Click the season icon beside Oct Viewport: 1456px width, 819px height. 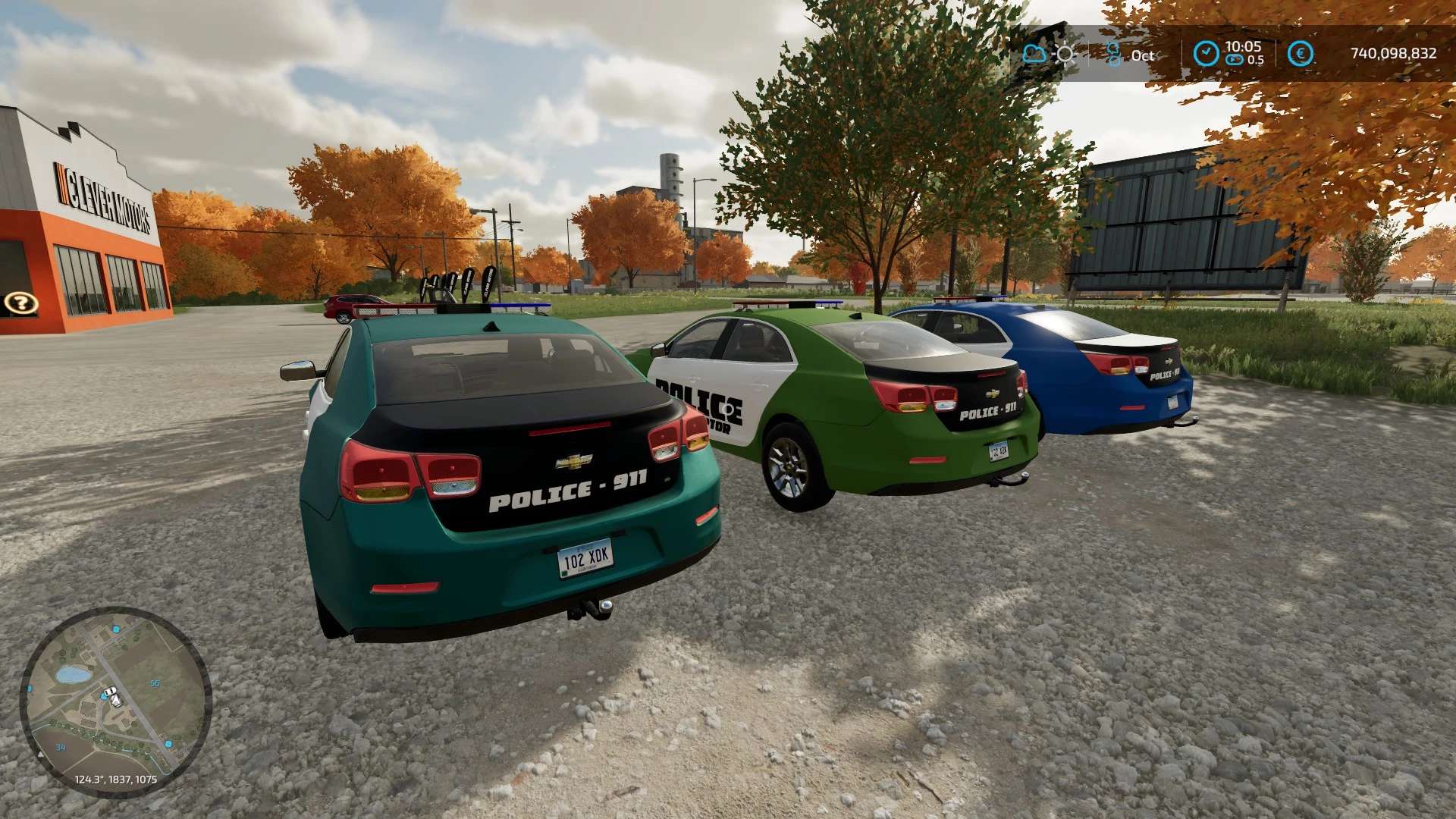pos(1113,54)
